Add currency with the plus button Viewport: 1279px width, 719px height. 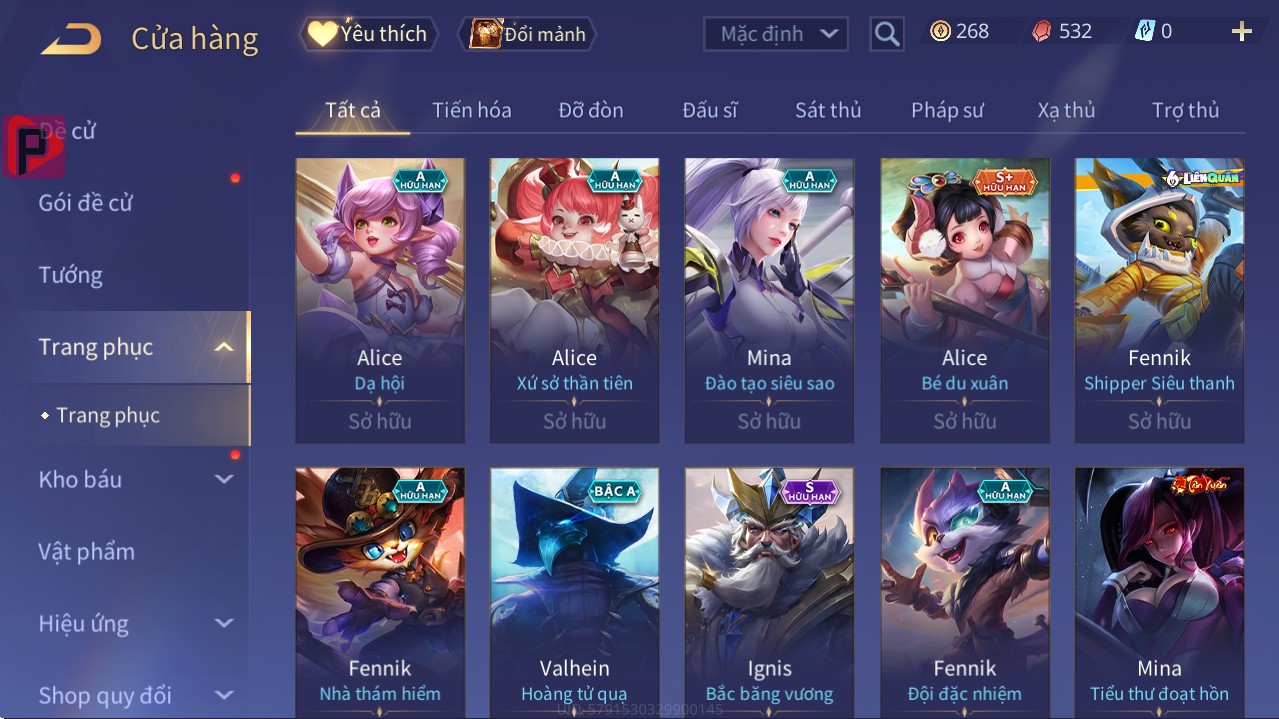click(1241, 32)
